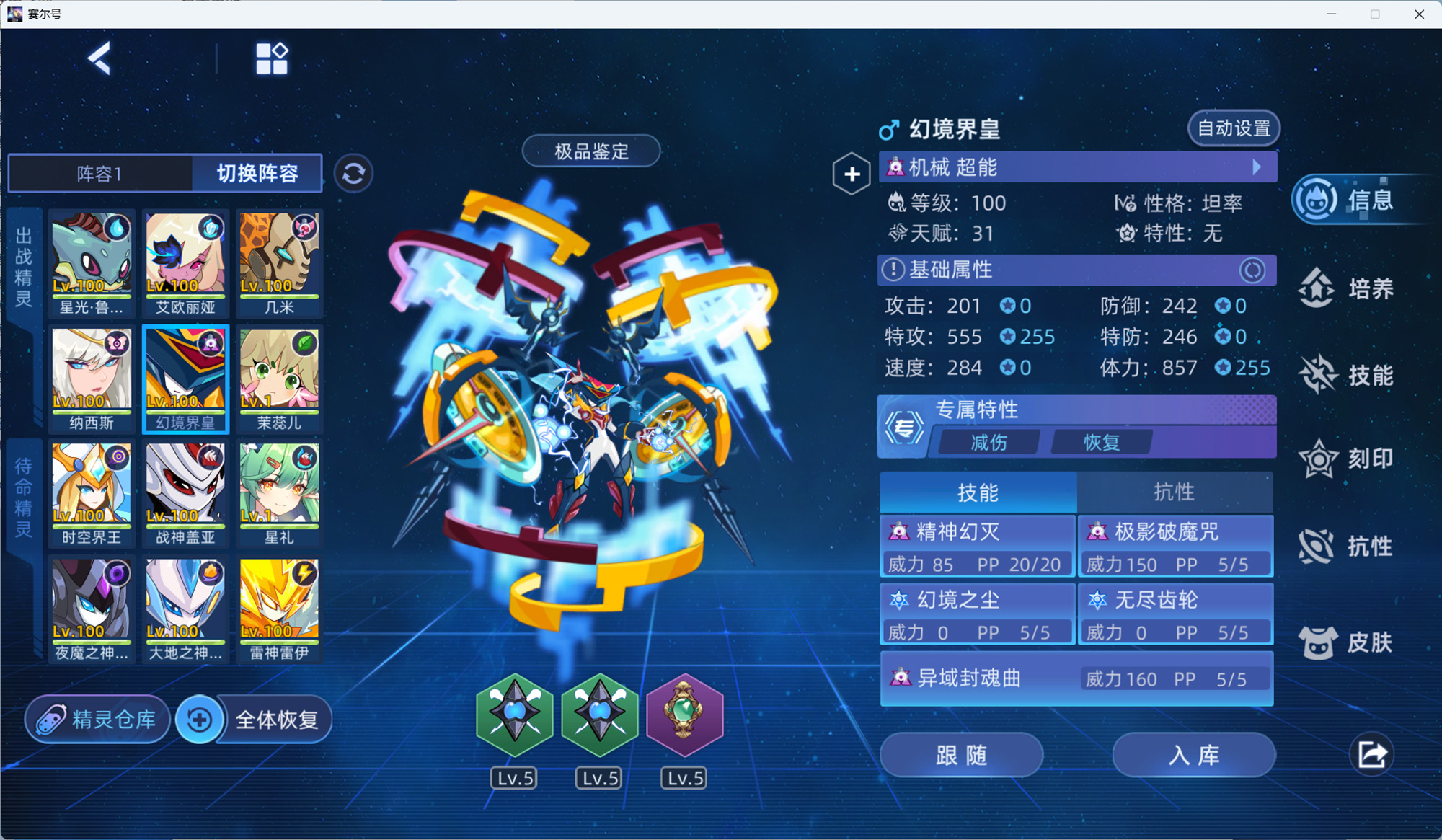Screen dimensions: 1442x840
Task: Toggle the 恢复 exclusive trait
Action: pyautogui.click(x=1102, y=442)
